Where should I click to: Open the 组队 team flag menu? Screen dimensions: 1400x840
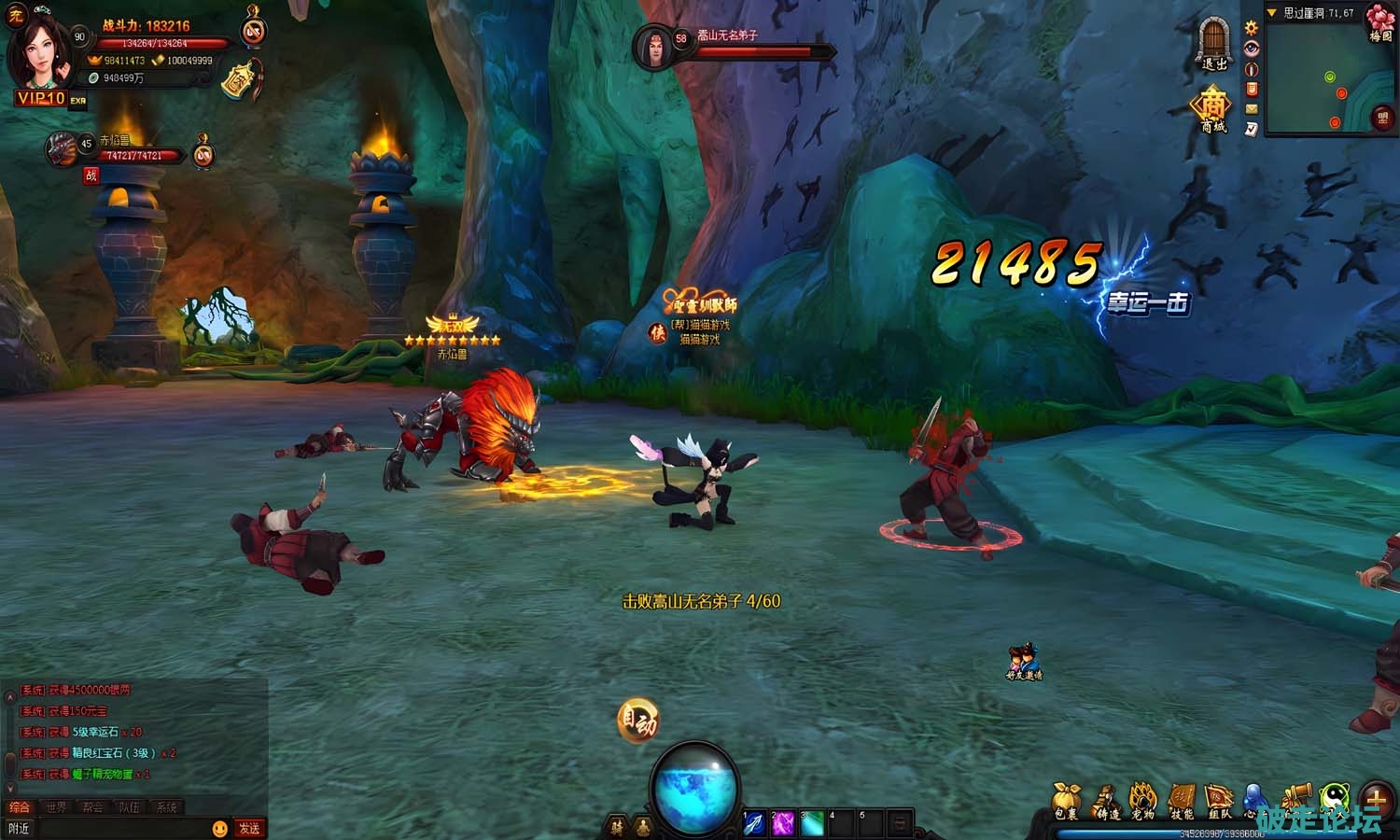pos(1220,801)
